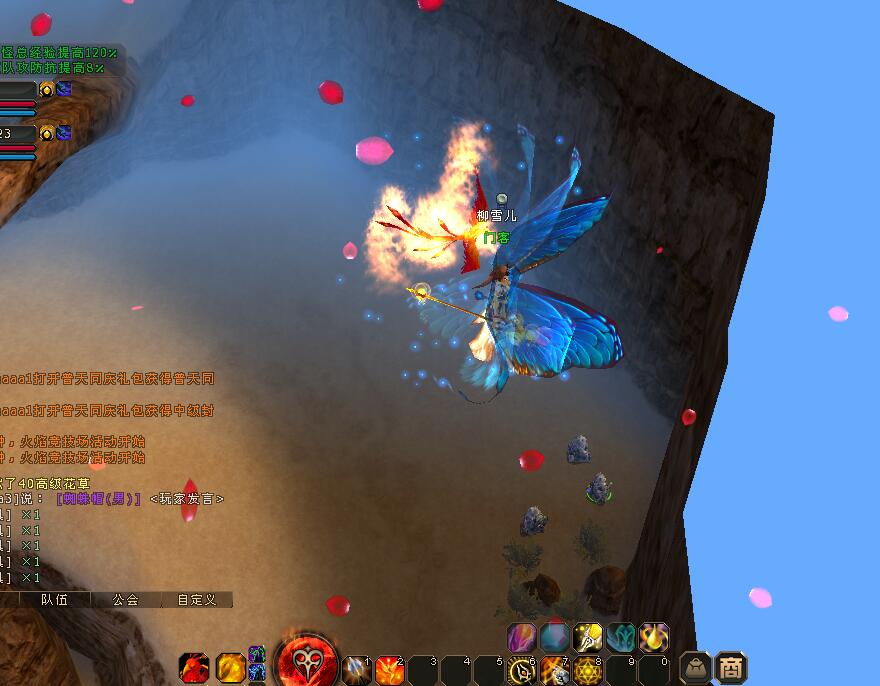Switch to the 队伍 chat tab
The image size is (880, 686).
(54, 600)
